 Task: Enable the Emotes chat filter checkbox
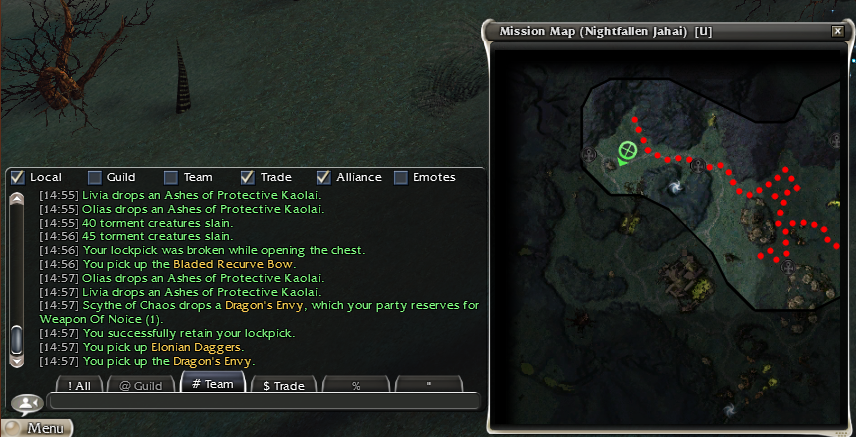(401, 177)
